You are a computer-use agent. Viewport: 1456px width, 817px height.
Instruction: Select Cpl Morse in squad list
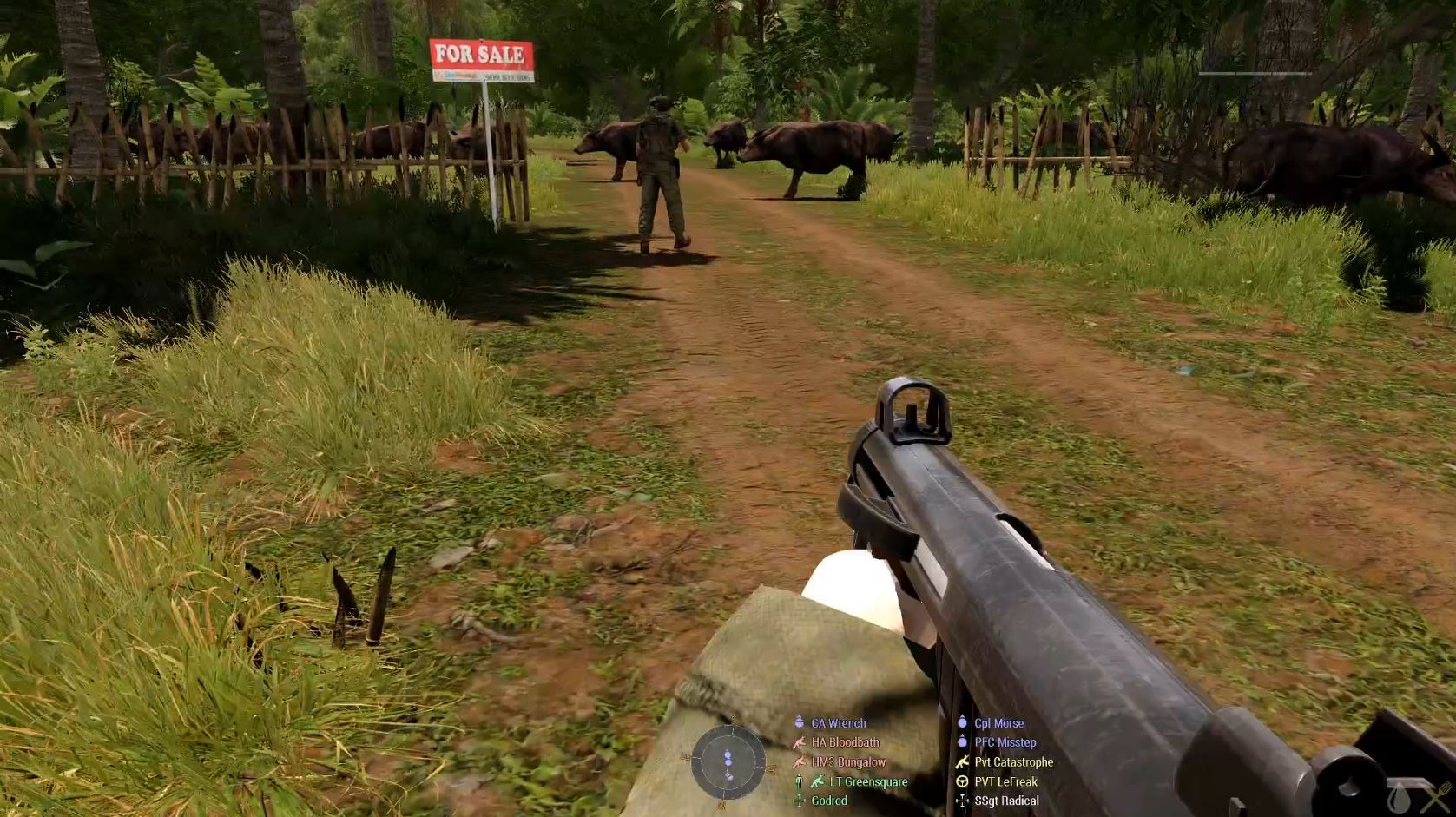point(998,723)
